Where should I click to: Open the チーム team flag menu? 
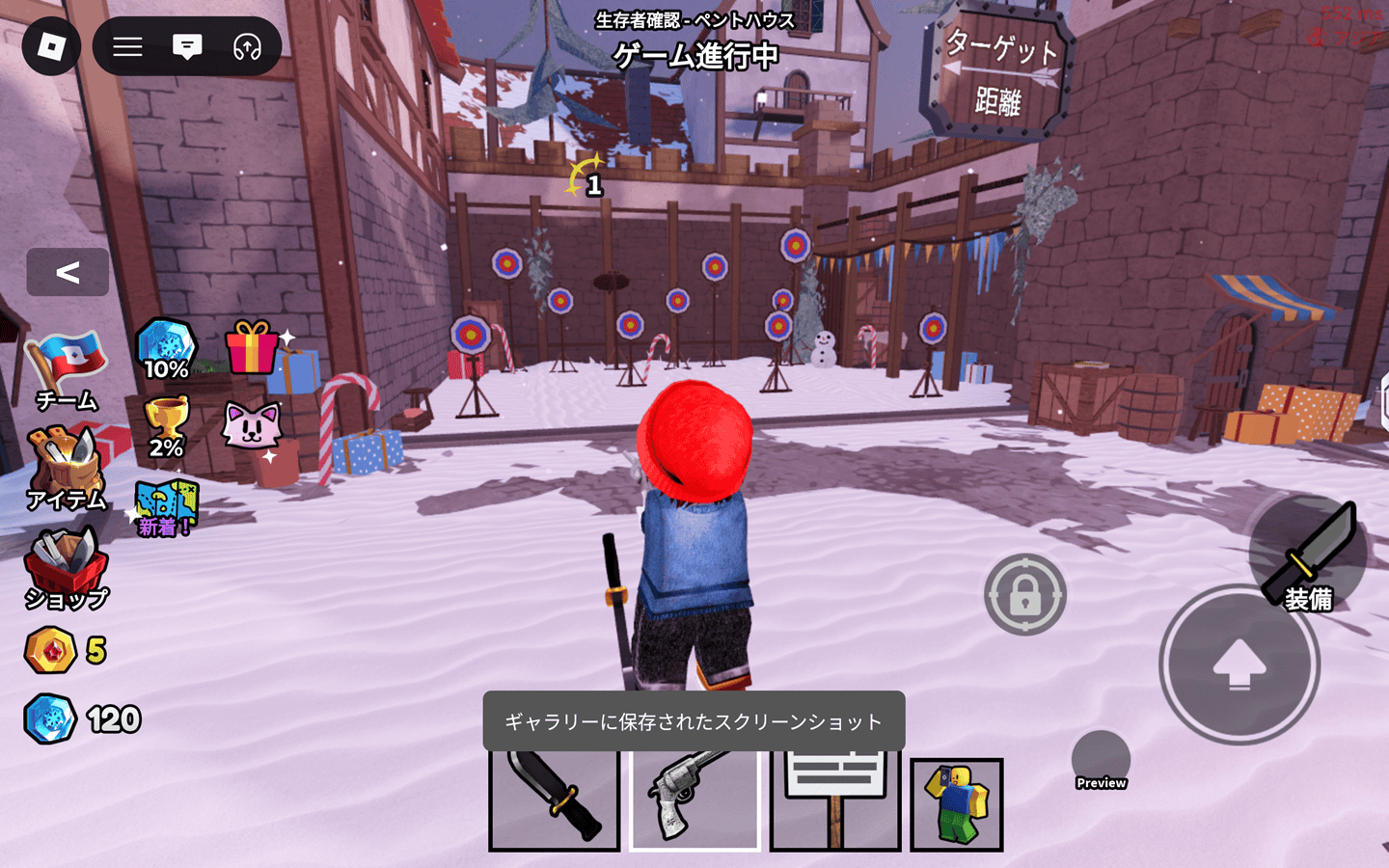click(66, 371)
